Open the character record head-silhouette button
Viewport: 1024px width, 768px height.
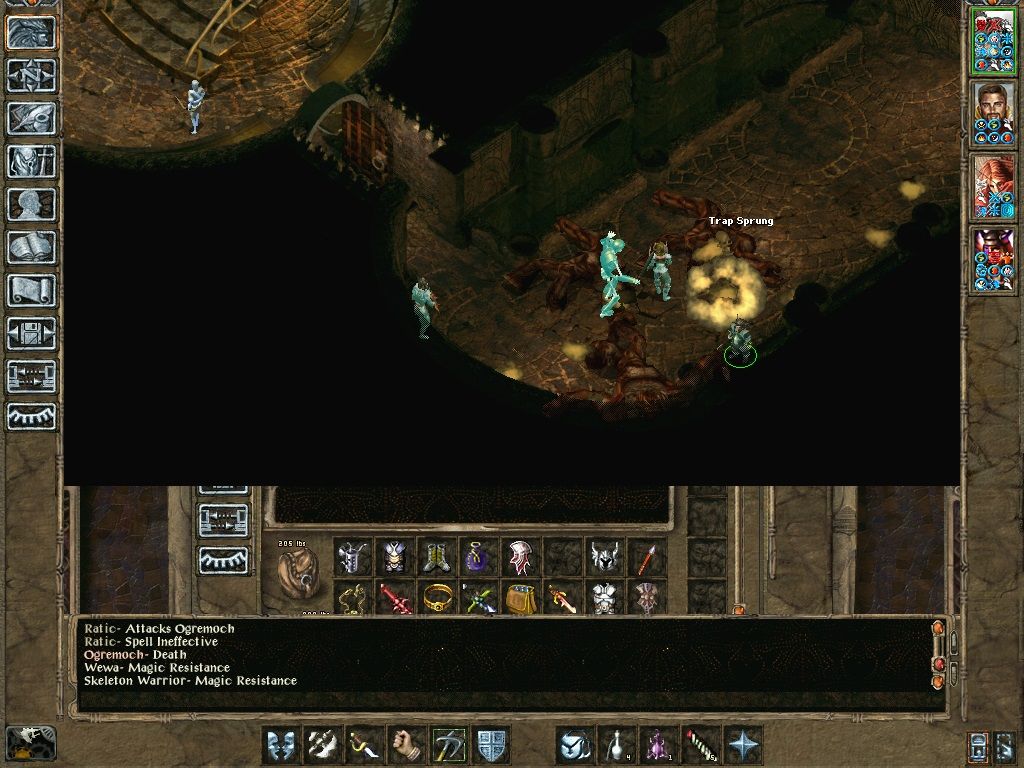coord(32,204)
